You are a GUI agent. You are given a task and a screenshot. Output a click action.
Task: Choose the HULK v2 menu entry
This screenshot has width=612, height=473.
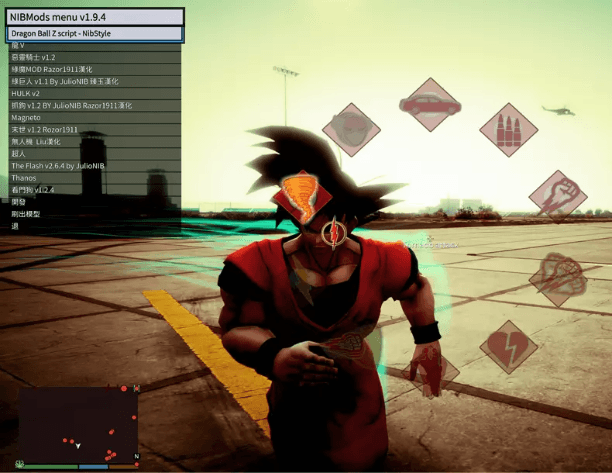pyautogui.click(x=93, y=93)
